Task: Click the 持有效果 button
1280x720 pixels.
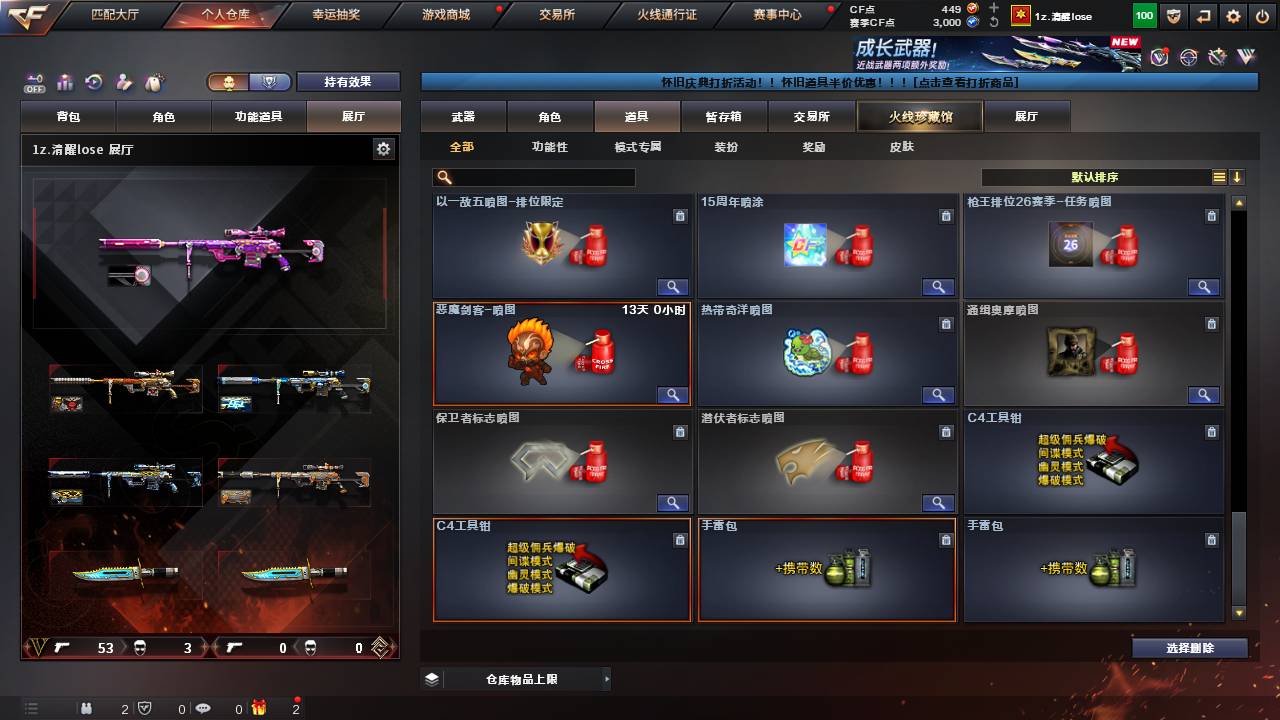Action: pyautogui.click(x=348, y=81)
